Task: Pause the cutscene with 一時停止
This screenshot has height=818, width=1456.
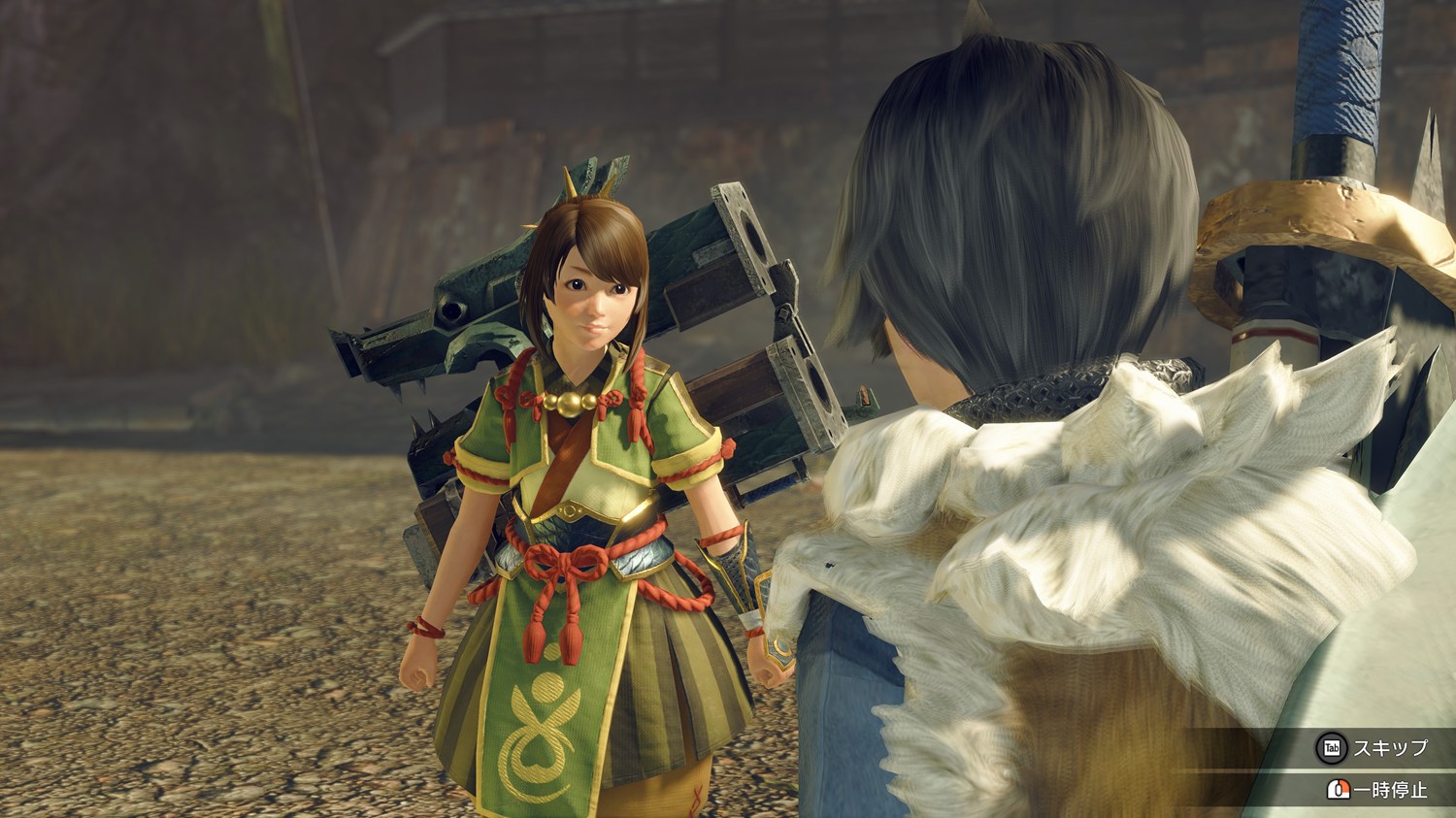Action: pyautogui.click(x=1390, y=790)
